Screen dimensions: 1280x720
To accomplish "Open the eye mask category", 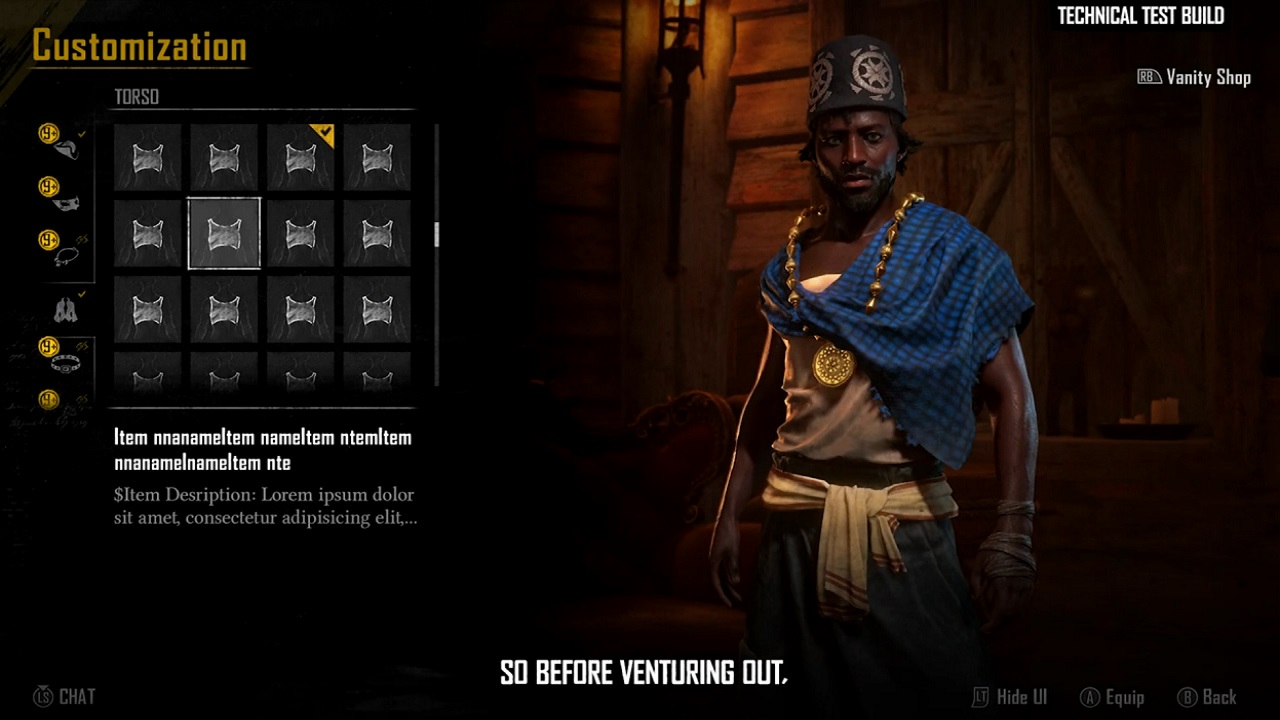I will coord(66,204).
